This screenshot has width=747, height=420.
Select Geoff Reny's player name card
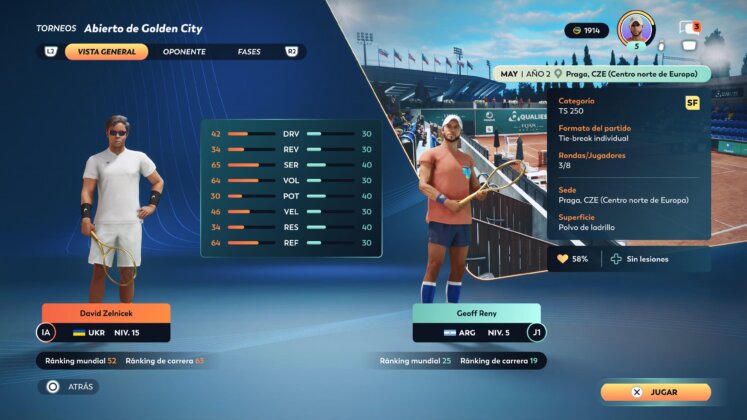pyautogui.click(x=476, y=313)
